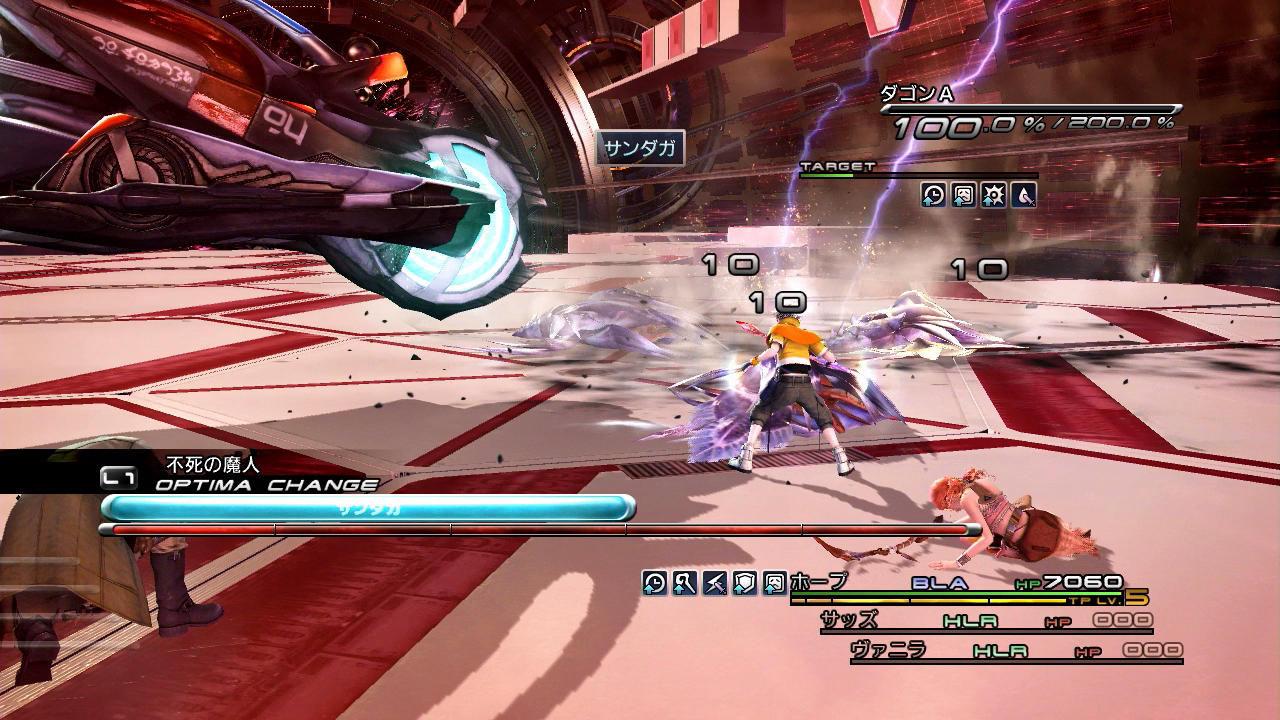Inspect the enemy's Haste clock status icon

[933, 195]
